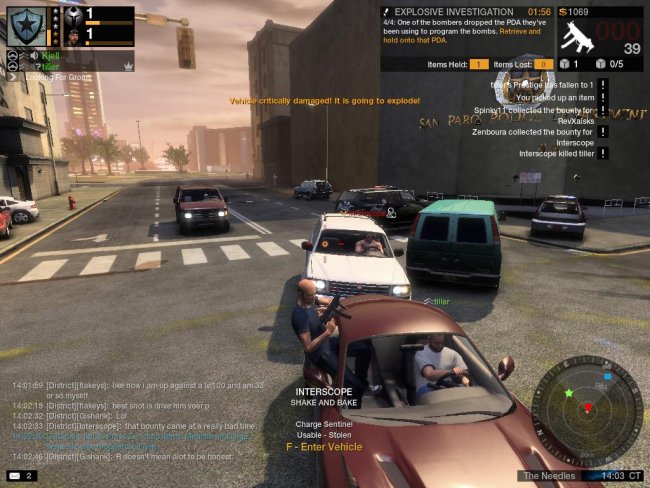Open the mail envelope inbox
This screenshot has height=488, width=650.
pyautogui.click(x=16, y=475)
